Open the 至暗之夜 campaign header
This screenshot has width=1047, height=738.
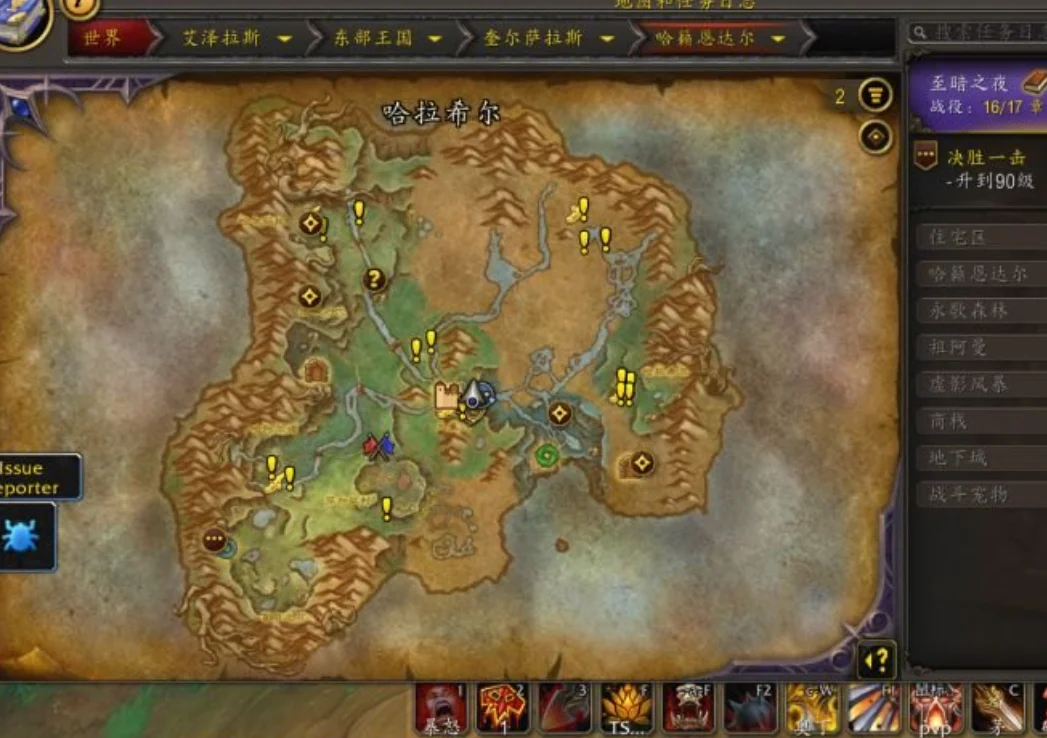(977, 94)
